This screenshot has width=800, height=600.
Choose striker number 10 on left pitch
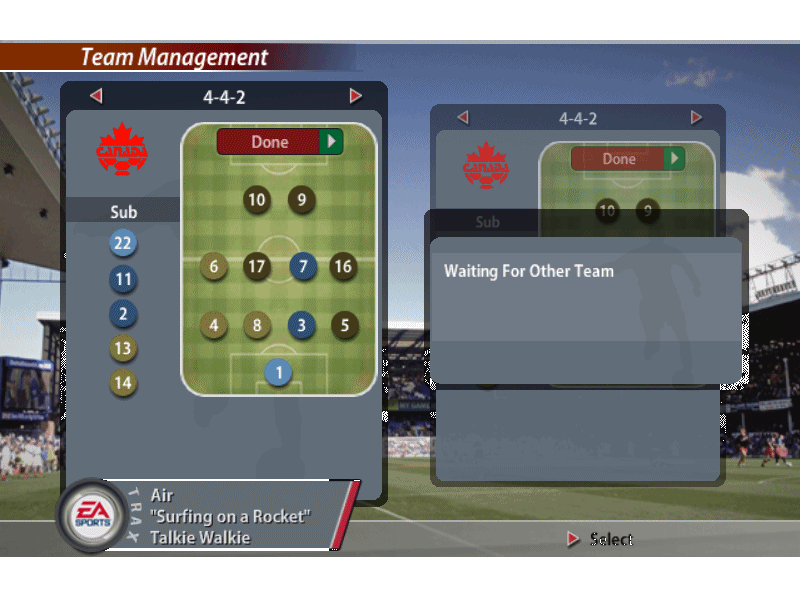(257, 200)
